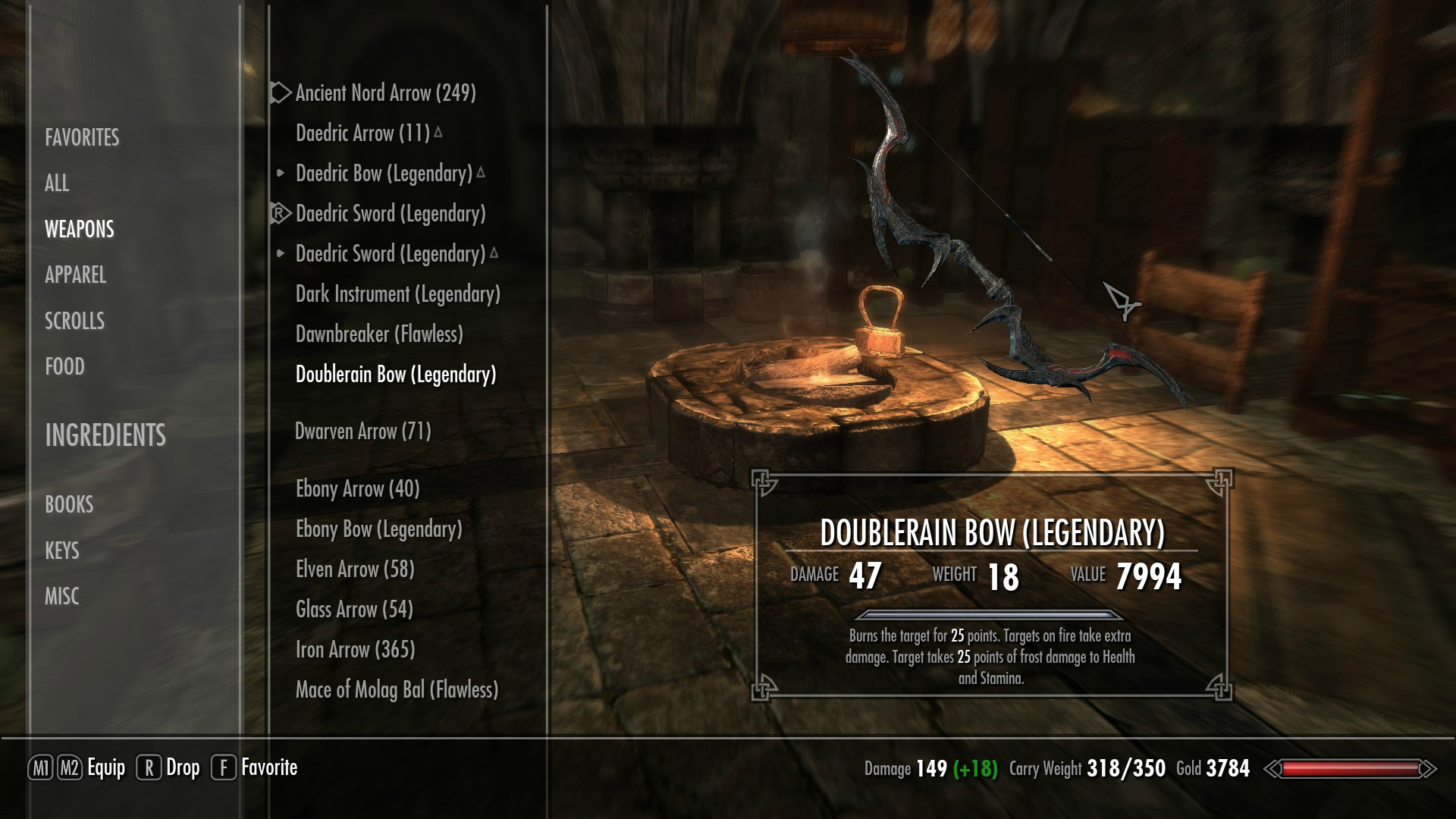Select Ancient Nord Arrow in the list

click(x=385, y=93)
